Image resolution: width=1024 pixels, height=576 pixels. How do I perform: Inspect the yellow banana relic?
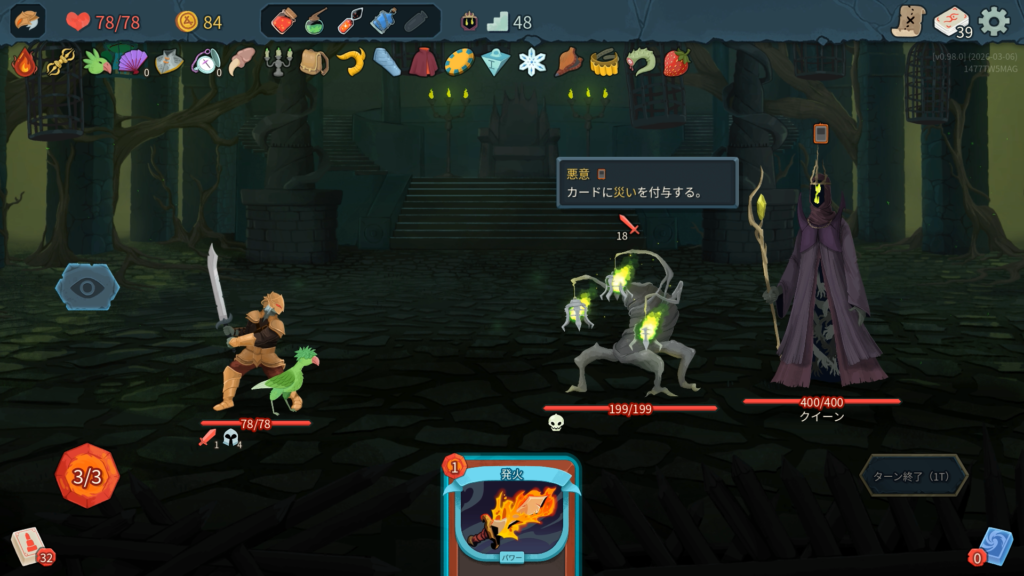[350, 63]
